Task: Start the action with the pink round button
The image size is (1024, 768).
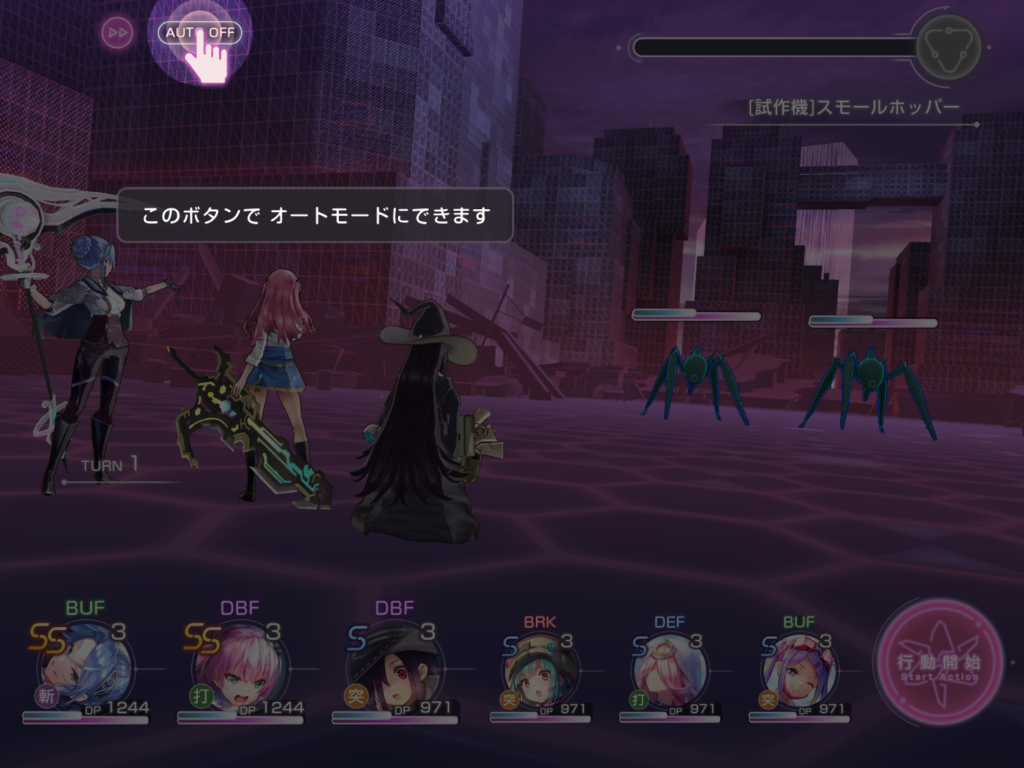Action: (x=938, y=662)
